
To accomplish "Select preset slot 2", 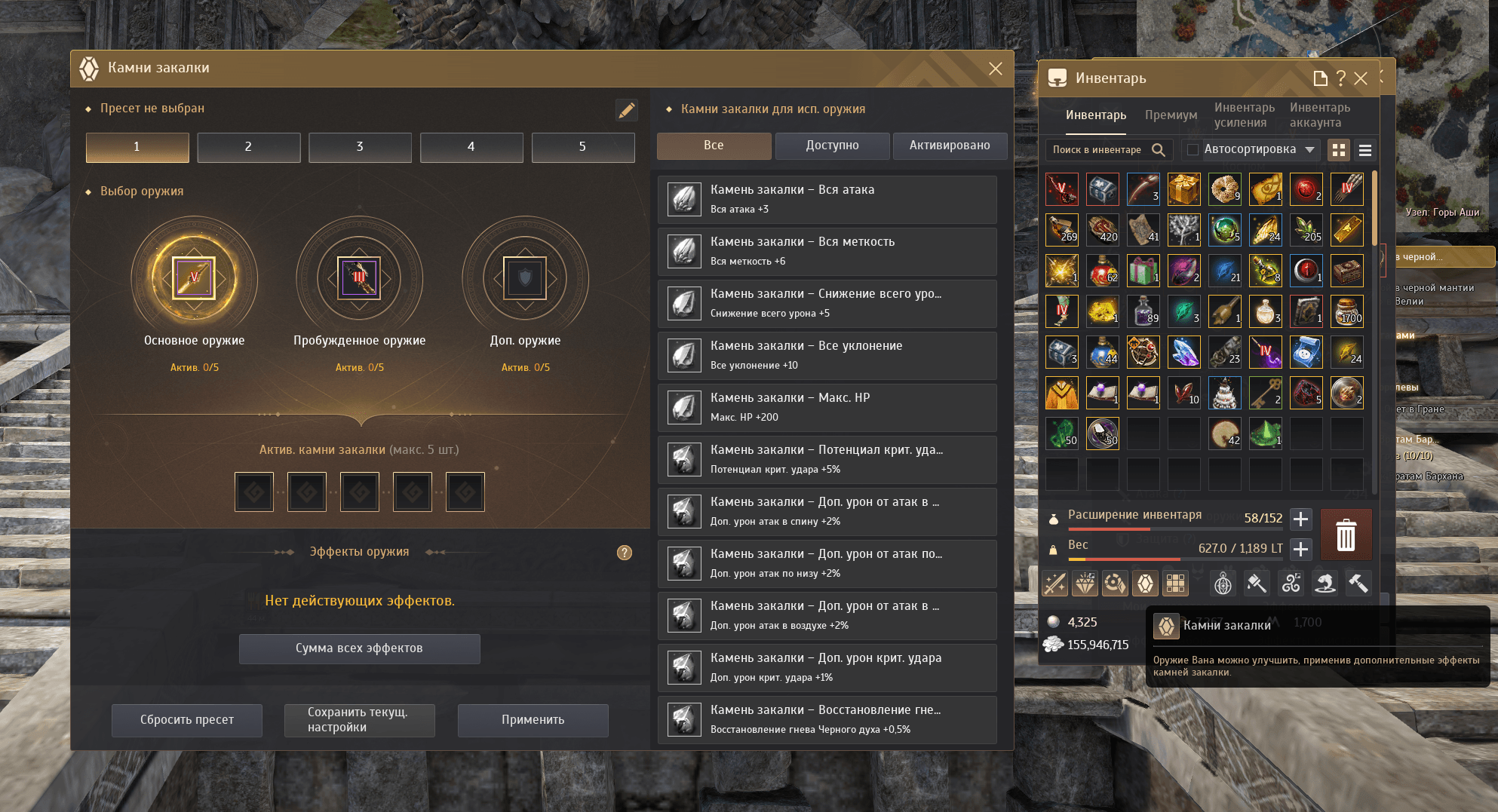I will click(248, 147).
